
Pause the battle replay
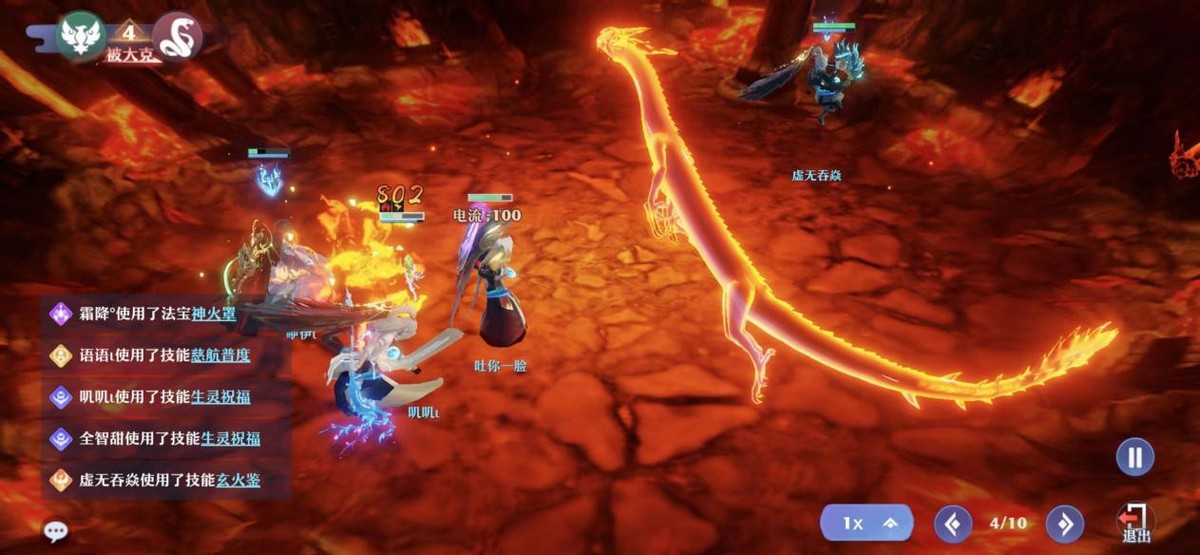coord(1135,458)
